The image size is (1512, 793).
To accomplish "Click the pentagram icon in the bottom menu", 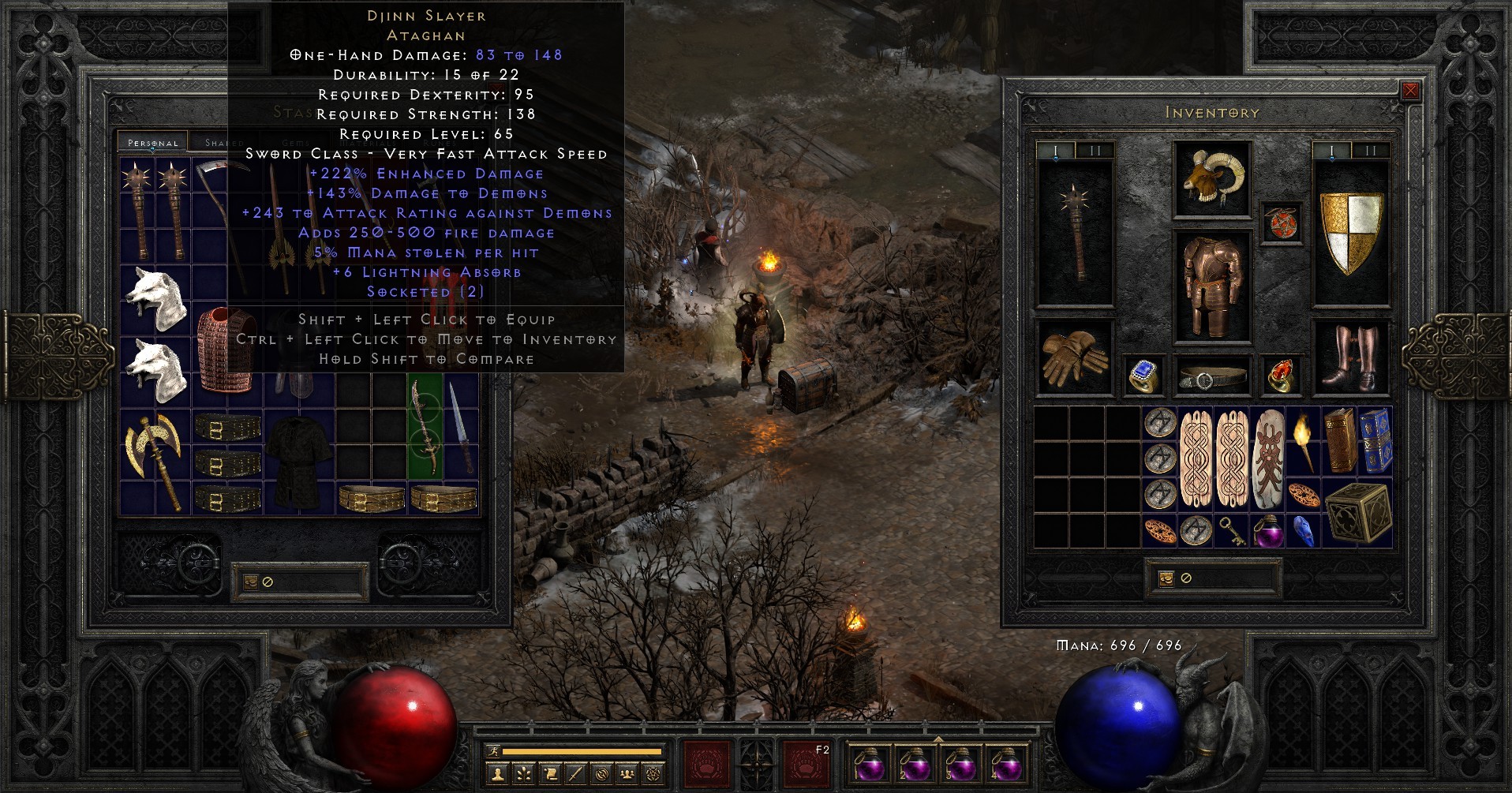I will [653, 773].
